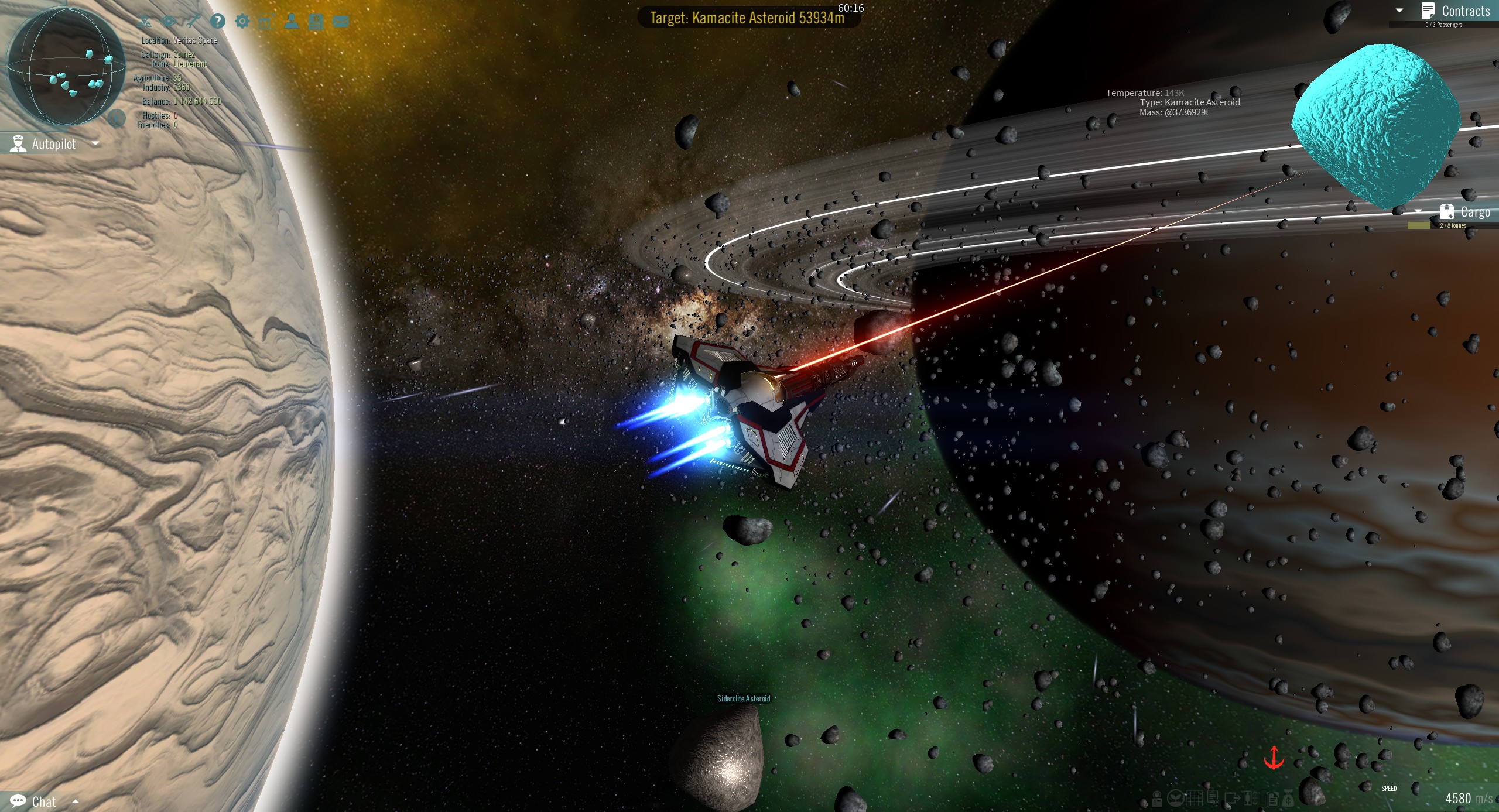Click the character profile icon in the toolbar
Viewport: 1499px width, 812px height.
click(292, 21)
